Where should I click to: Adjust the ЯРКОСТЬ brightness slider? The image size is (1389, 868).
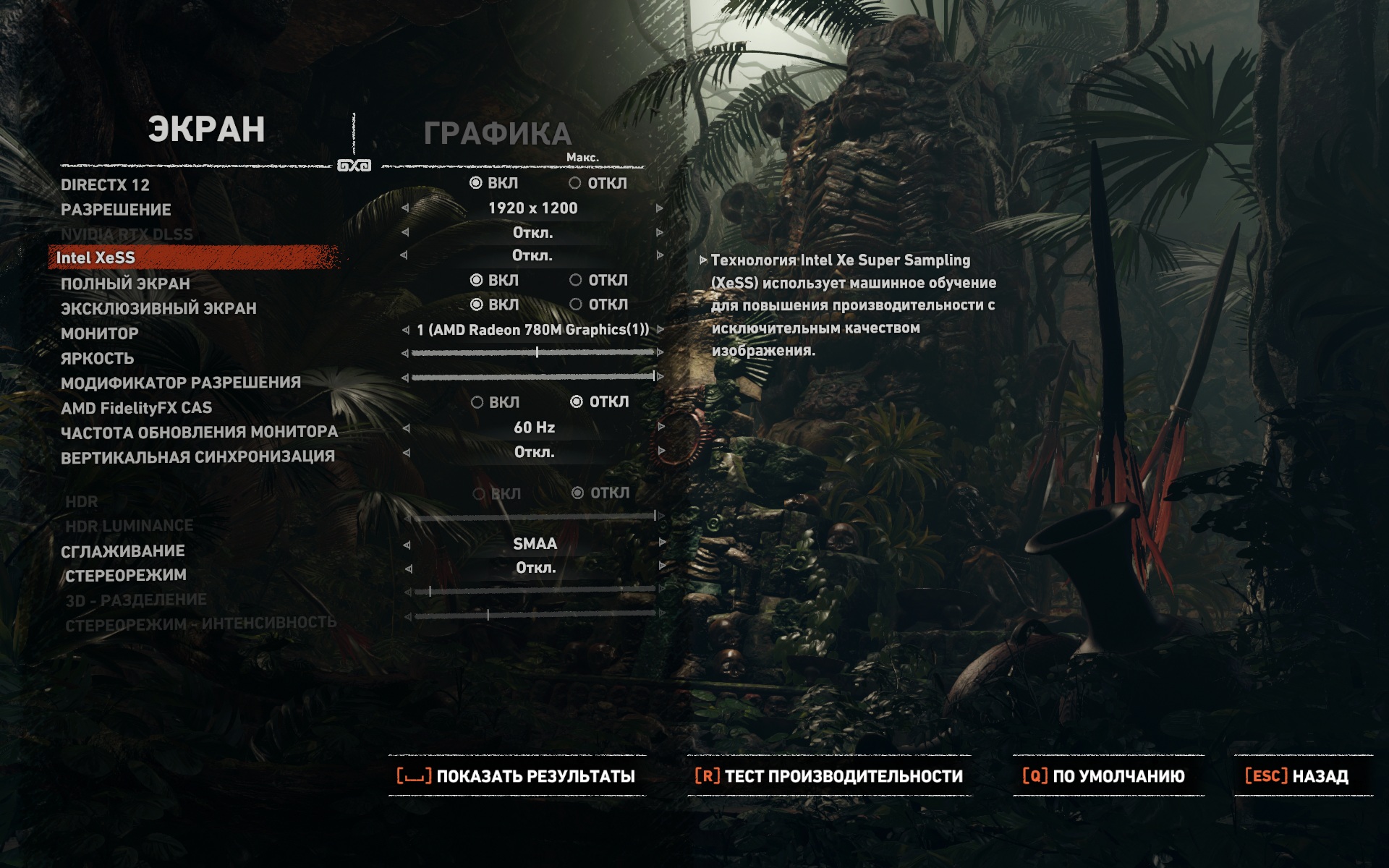(x=535, y=353)
